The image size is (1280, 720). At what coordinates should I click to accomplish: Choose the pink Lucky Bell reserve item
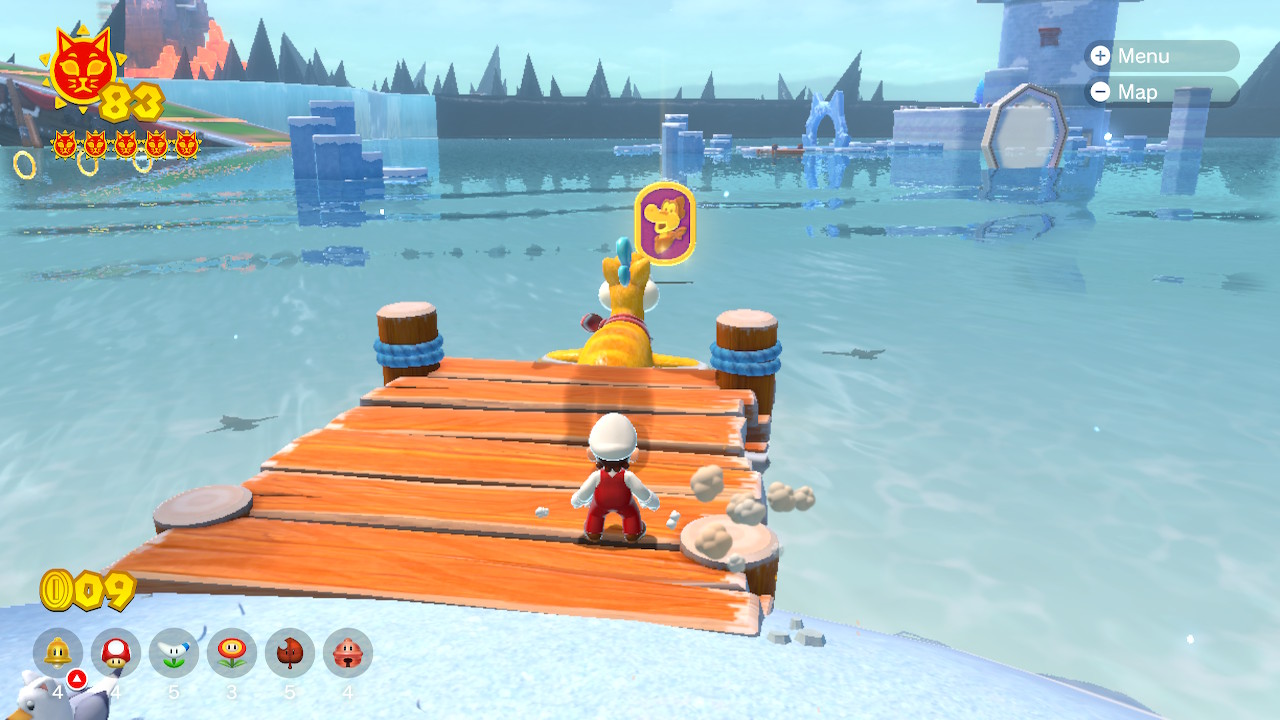click(x=348, y=653)
